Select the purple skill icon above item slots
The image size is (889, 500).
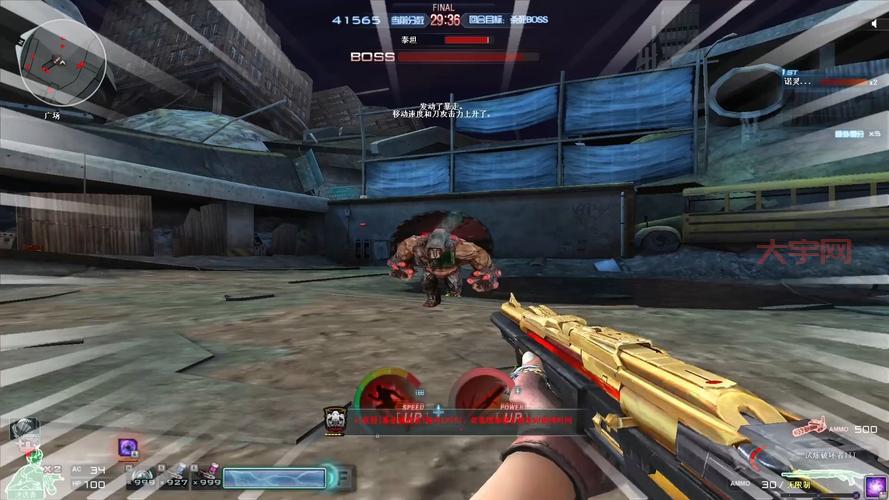(128, 447)
